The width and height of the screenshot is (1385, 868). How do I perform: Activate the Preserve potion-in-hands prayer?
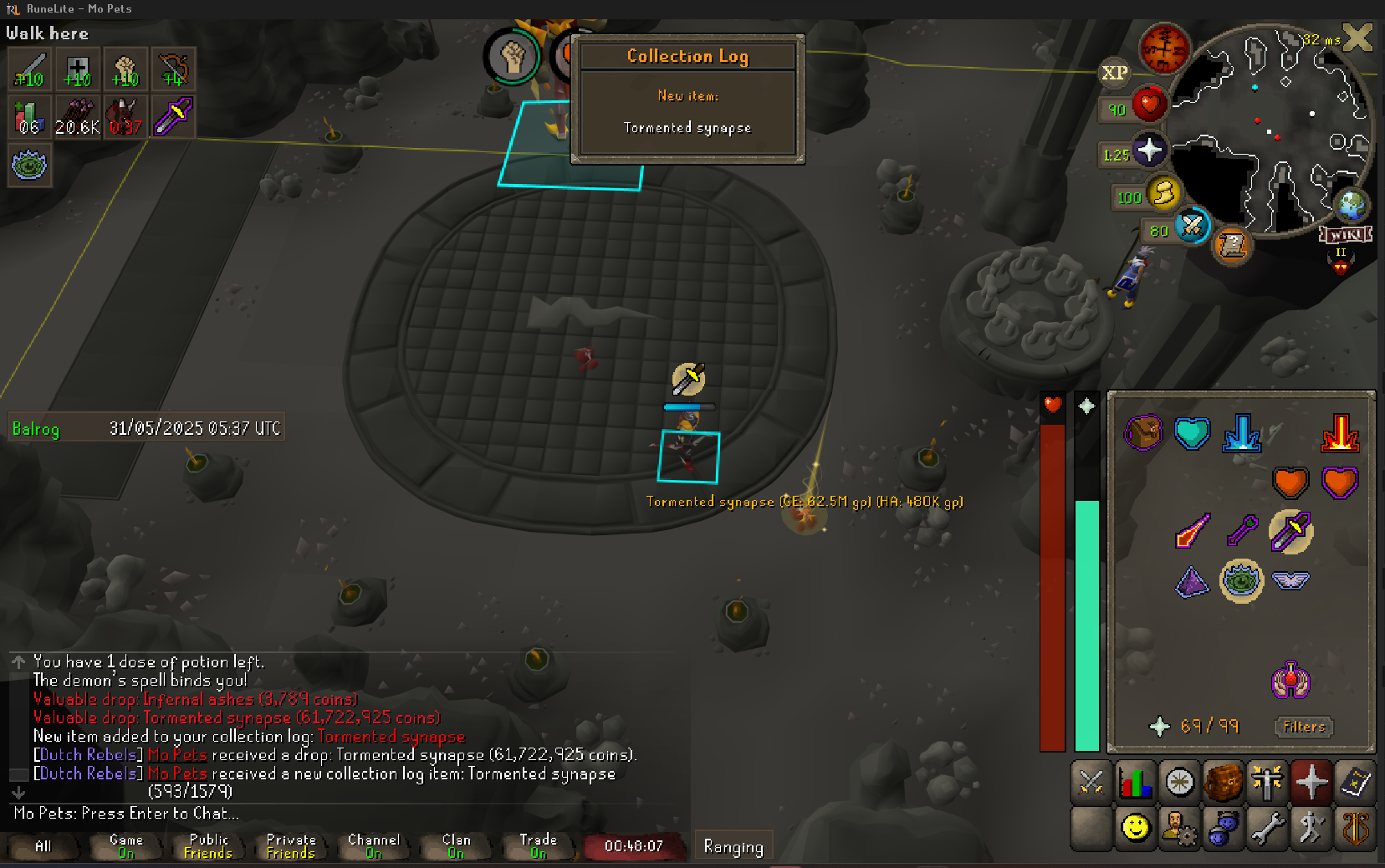tap(1290, 679)
